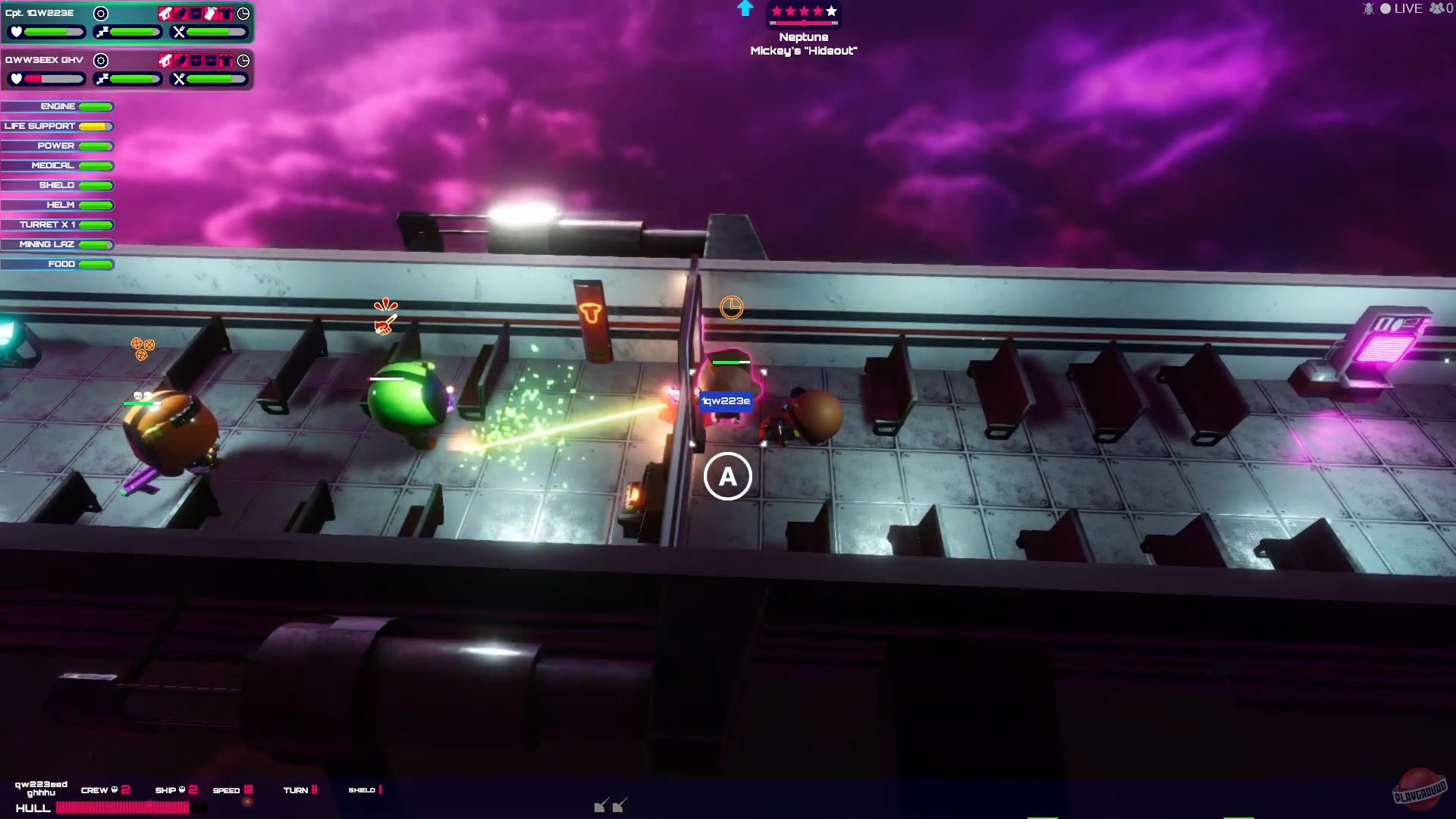
Task: Click the sleep indicator on Cpt. 1QW223E's panel
Action: tap(102, 31)
